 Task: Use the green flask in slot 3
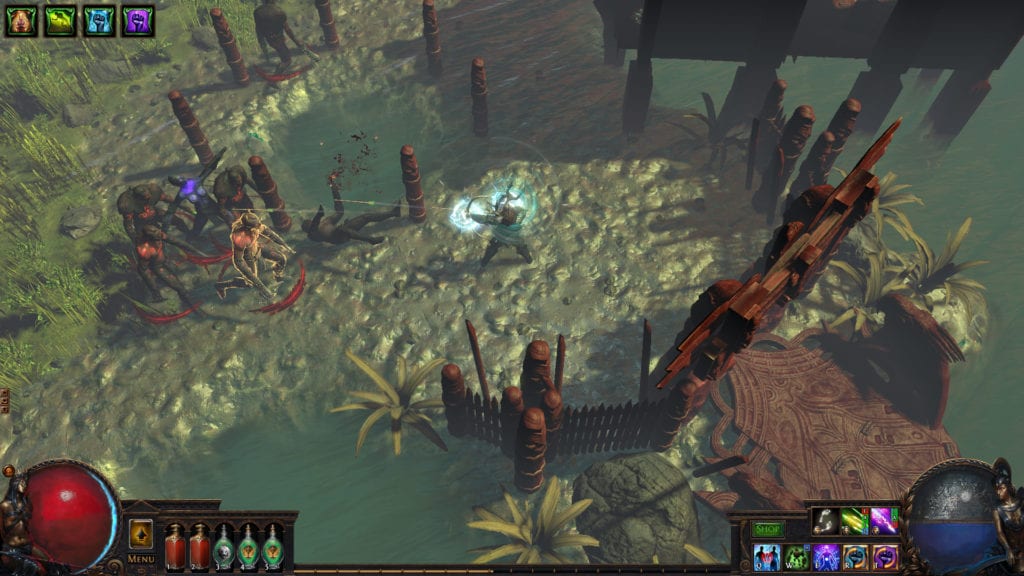coord(225,545)
